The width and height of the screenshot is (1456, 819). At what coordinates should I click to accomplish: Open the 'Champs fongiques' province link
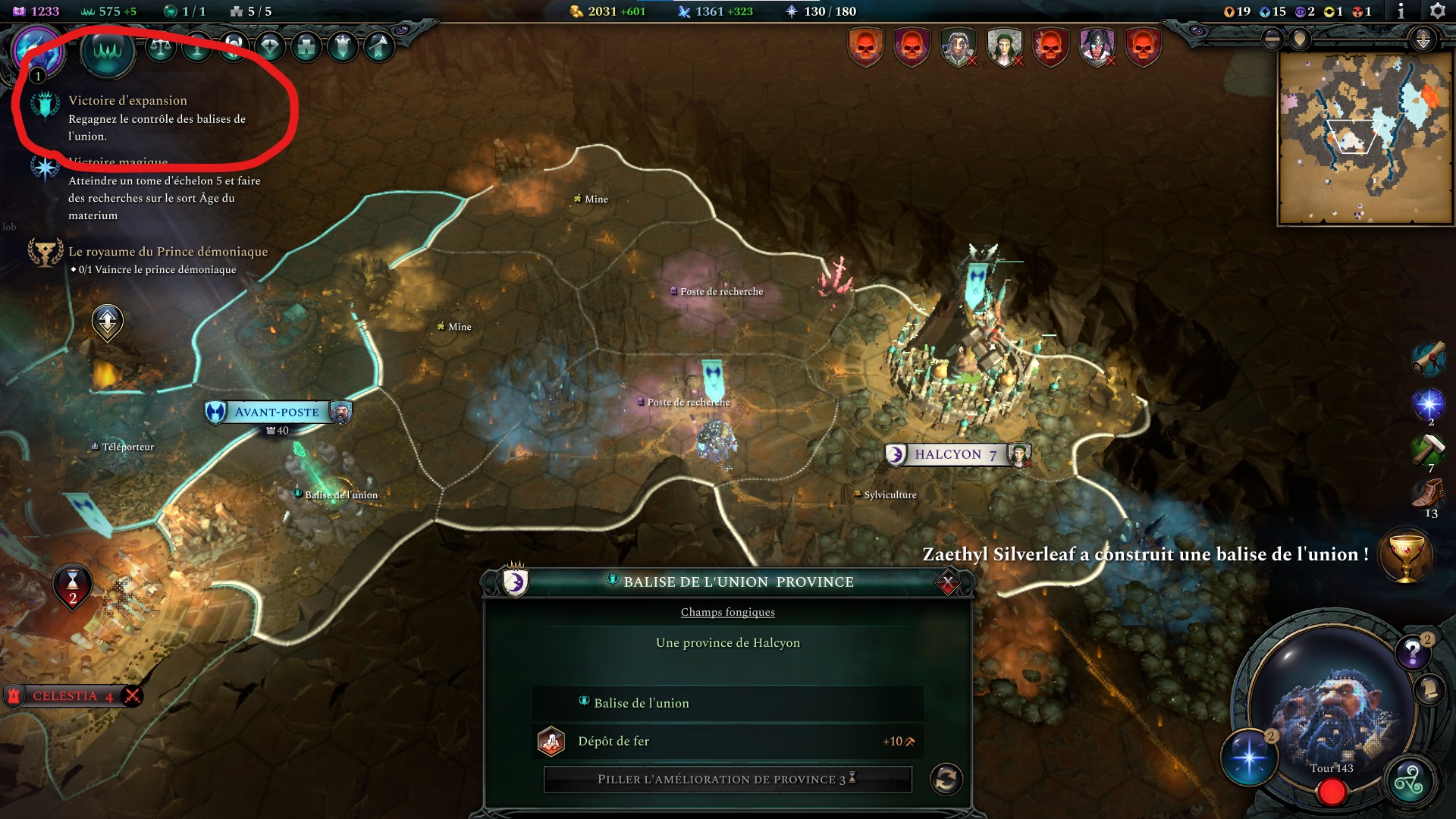[x=727, y=612]
